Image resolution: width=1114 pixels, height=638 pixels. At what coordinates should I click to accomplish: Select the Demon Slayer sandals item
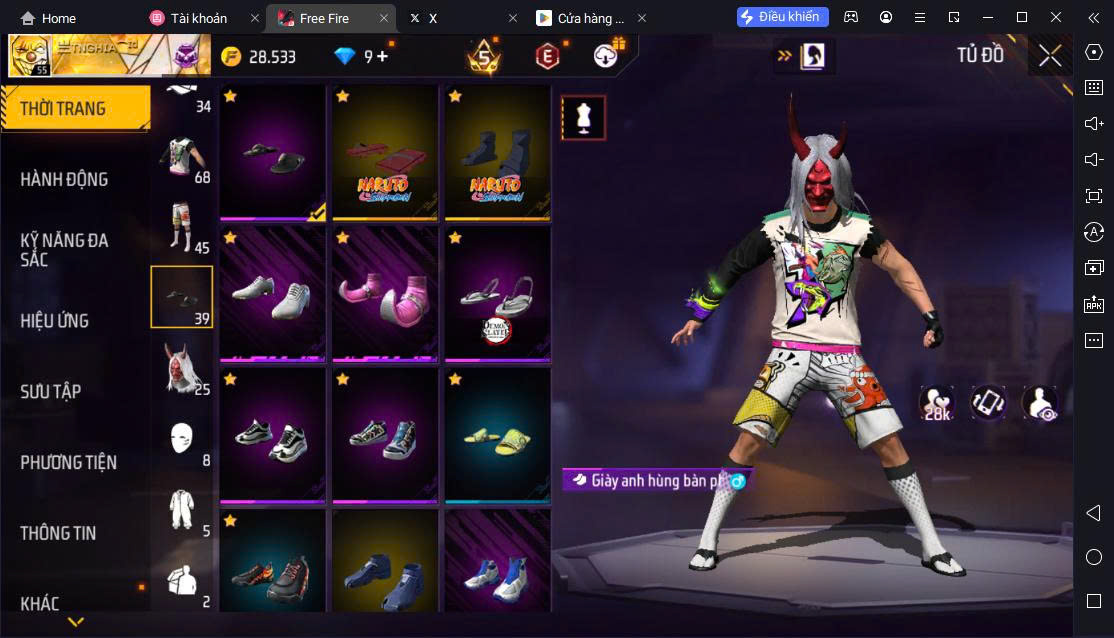[497, 294]
